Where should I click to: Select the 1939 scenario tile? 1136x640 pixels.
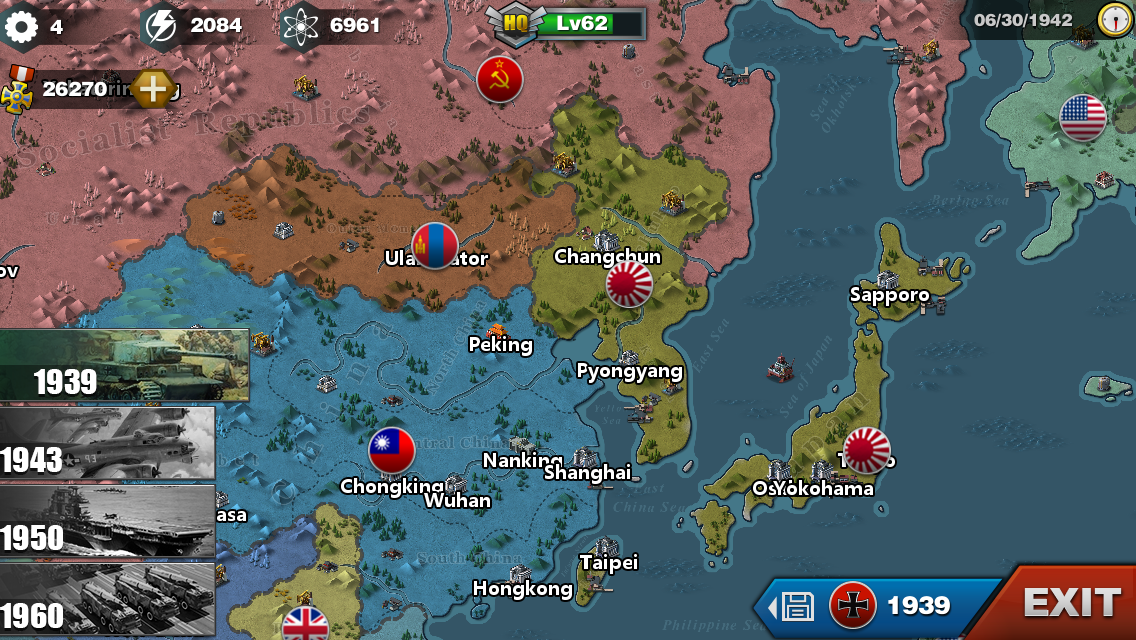[x=124, y=365]
